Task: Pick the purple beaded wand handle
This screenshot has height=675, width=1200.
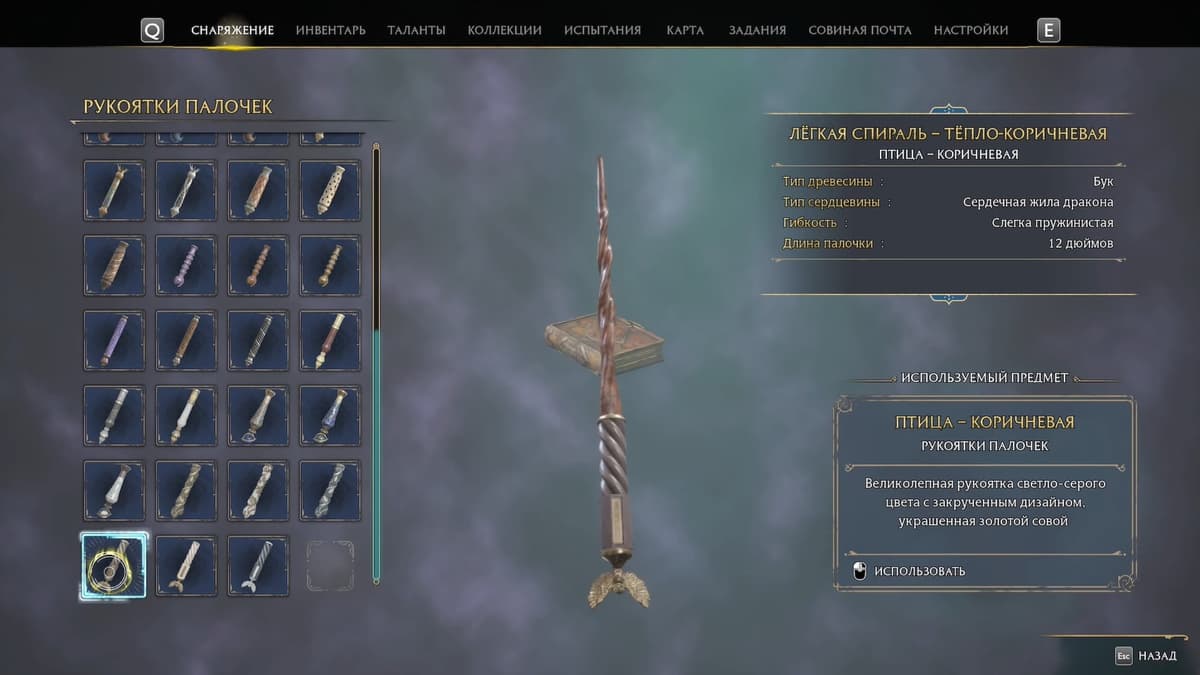Action: pyautogui.click(x=186, y=265)
